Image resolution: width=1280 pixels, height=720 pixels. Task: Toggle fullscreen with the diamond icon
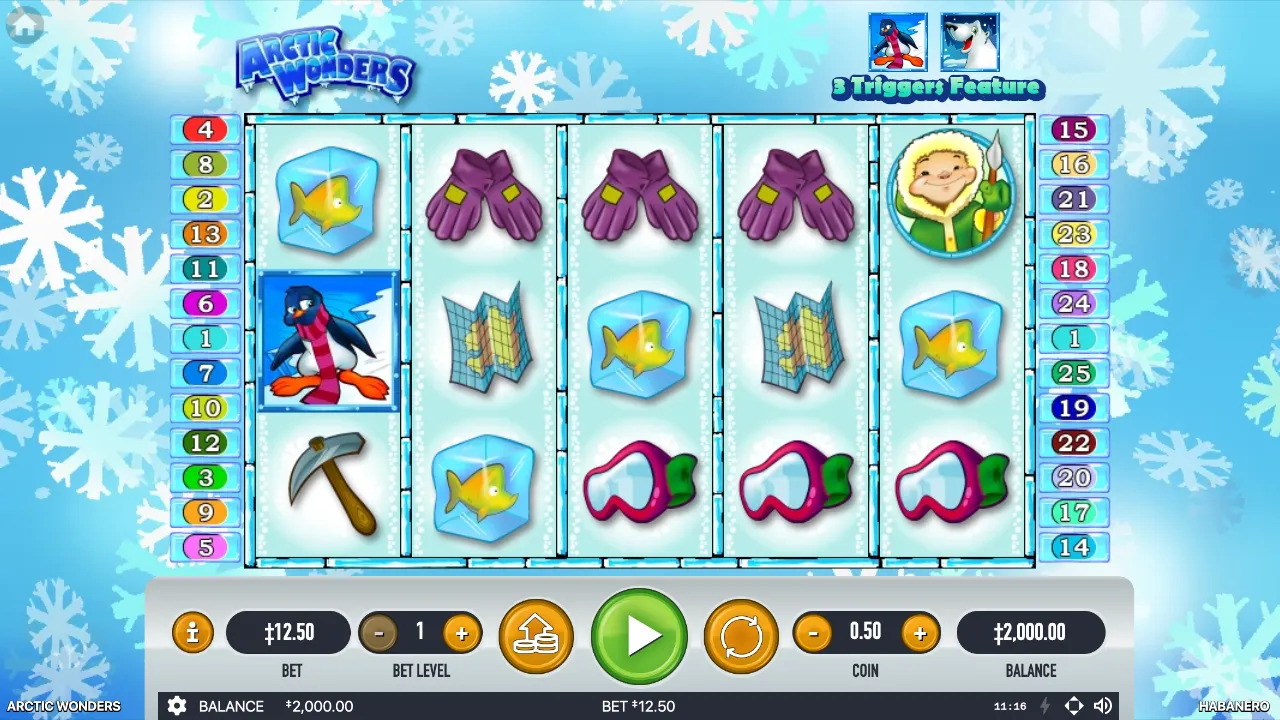1074,706
